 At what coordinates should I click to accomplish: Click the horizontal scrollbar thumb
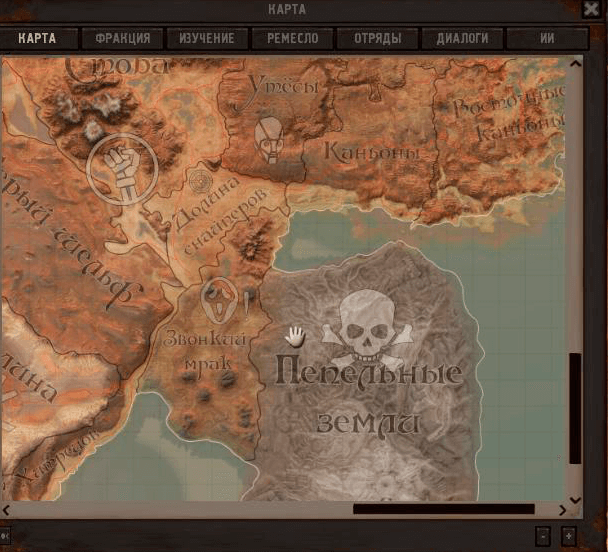click(x=443, y=509)
